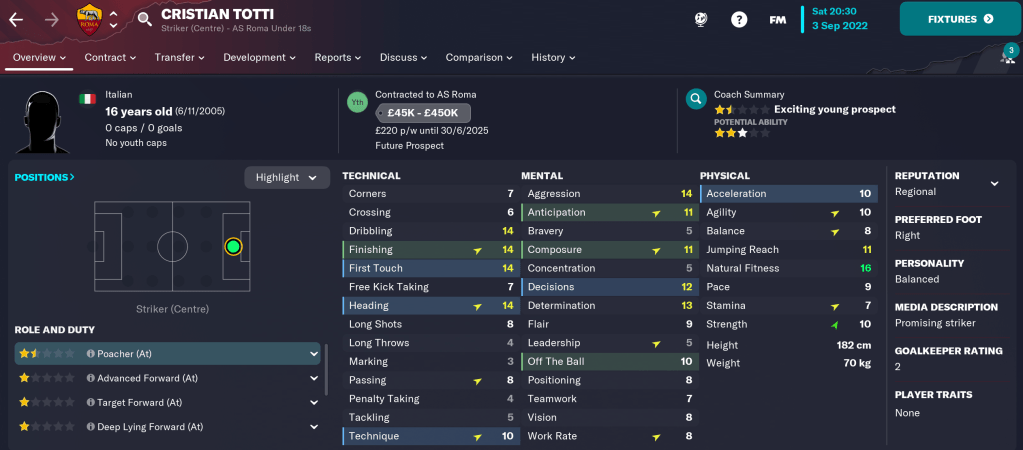Open the Comparison menu
Image resolution: width=1023 pixels, height=450 pixels.
[480, 58]
